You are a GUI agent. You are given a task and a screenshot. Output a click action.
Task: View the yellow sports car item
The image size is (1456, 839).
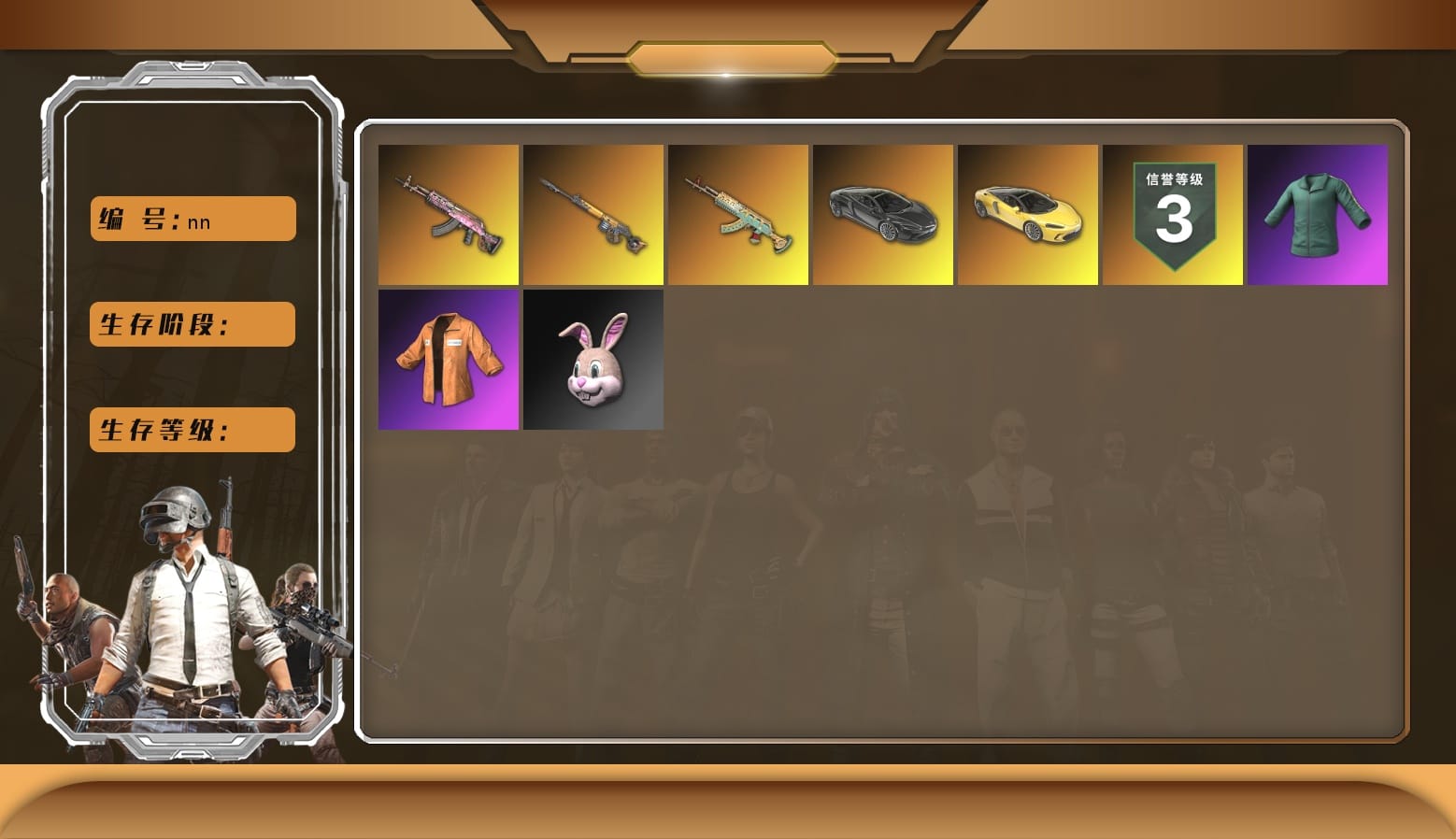[x=1029, y=214]
